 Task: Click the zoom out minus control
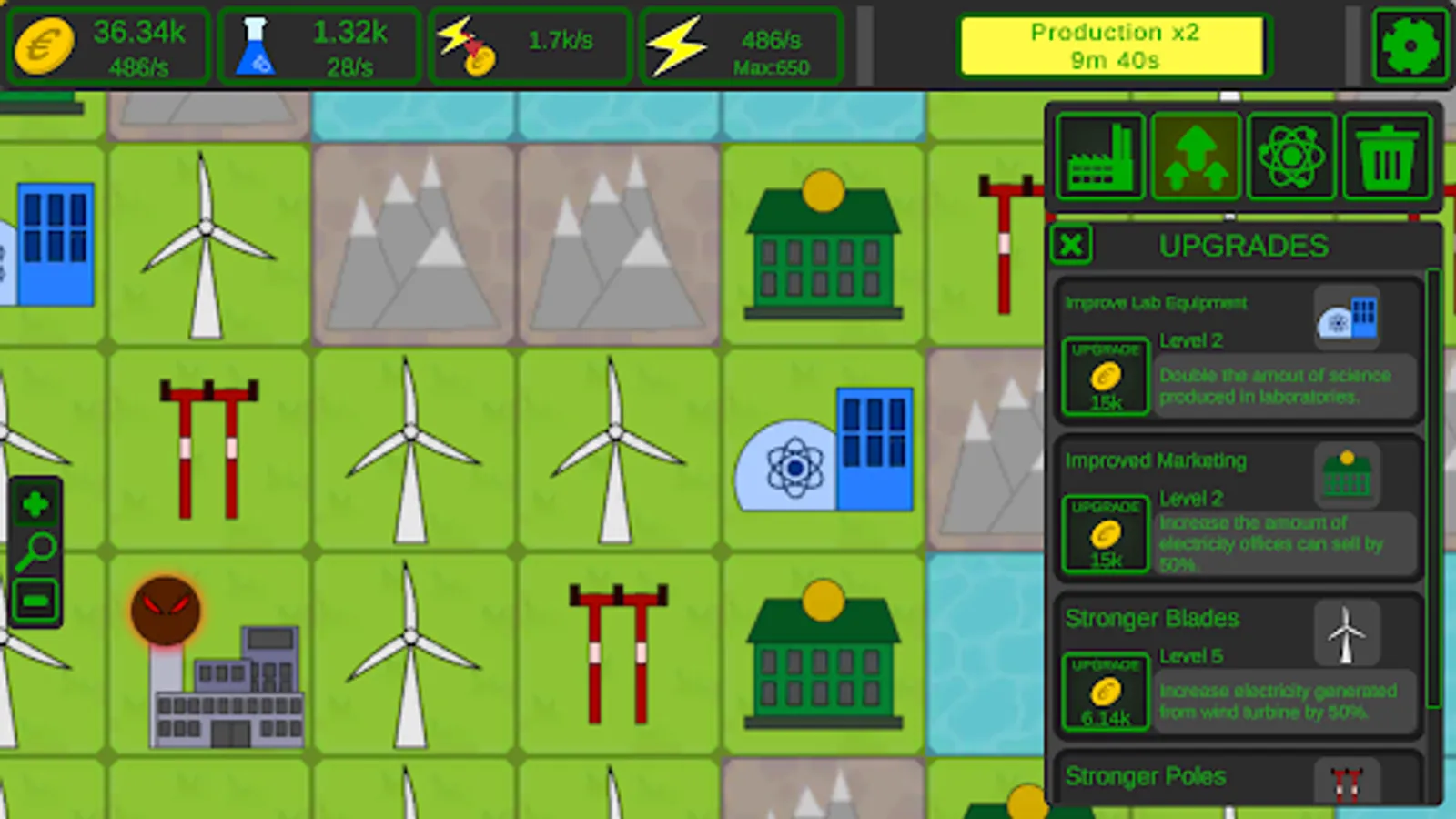click(35, 596)
